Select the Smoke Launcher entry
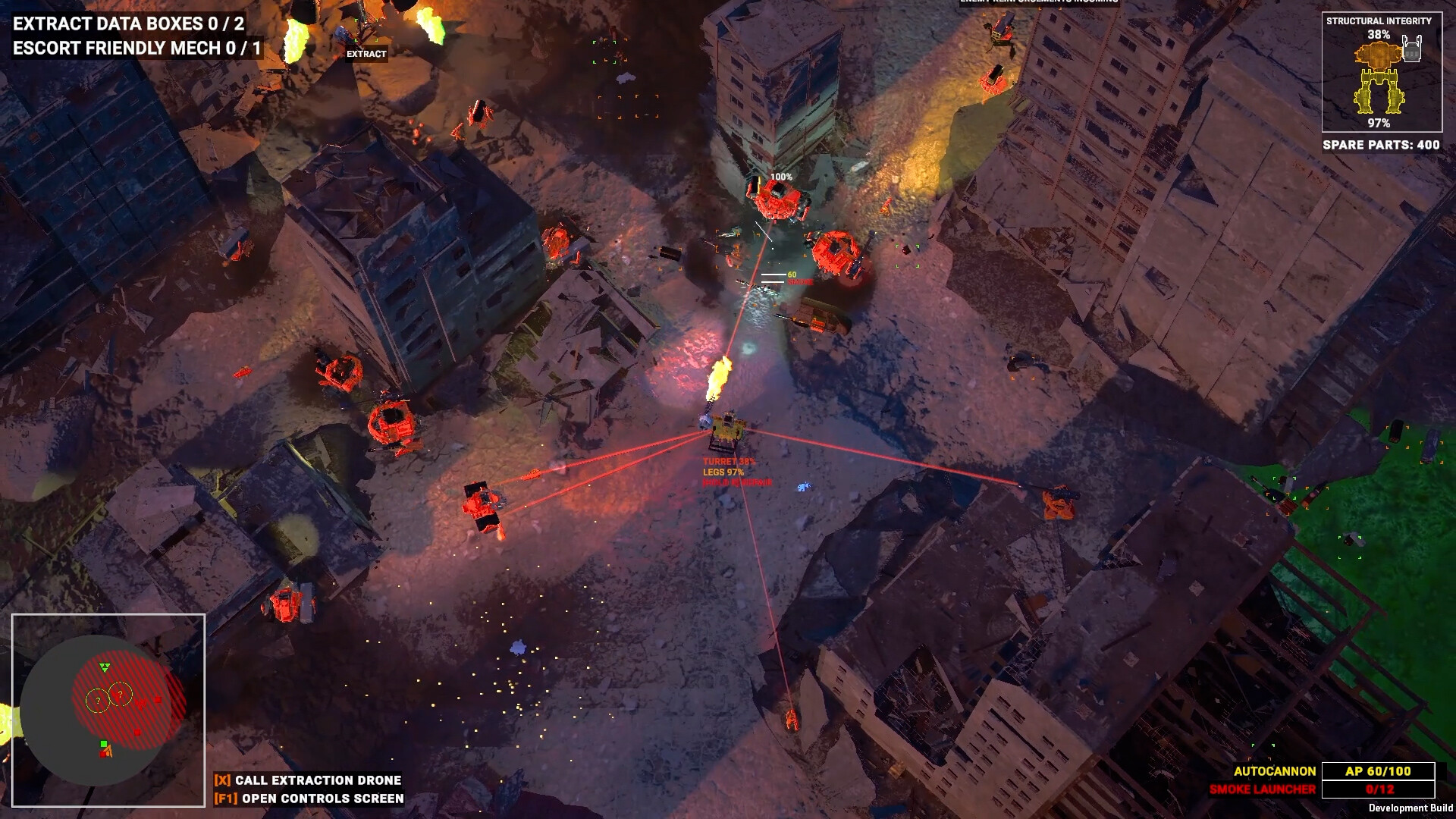1456x819 pixels. [1263, 789]
